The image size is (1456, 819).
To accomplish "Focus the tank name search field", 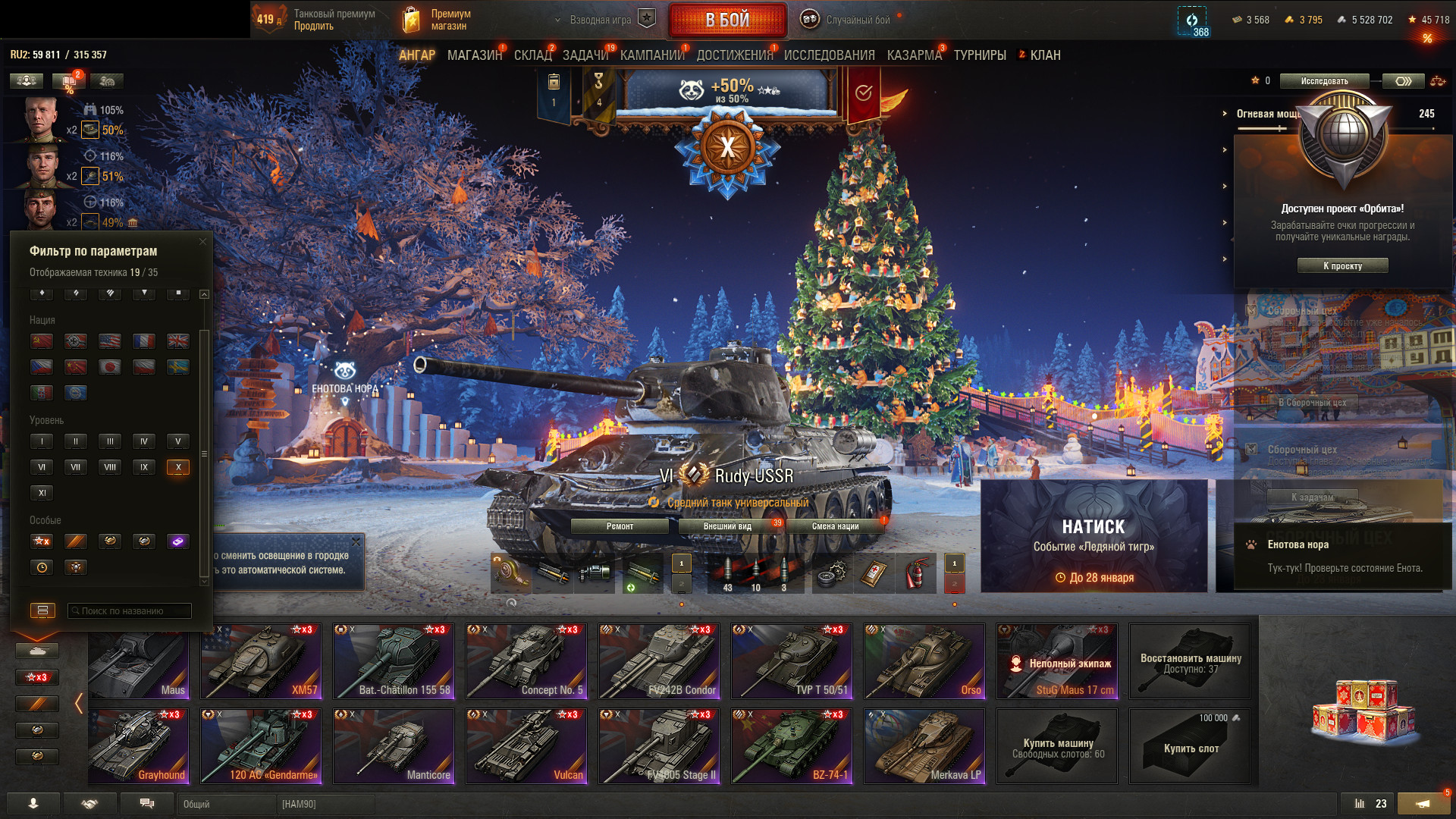I will pyautogui.click(x=130, y=611).
